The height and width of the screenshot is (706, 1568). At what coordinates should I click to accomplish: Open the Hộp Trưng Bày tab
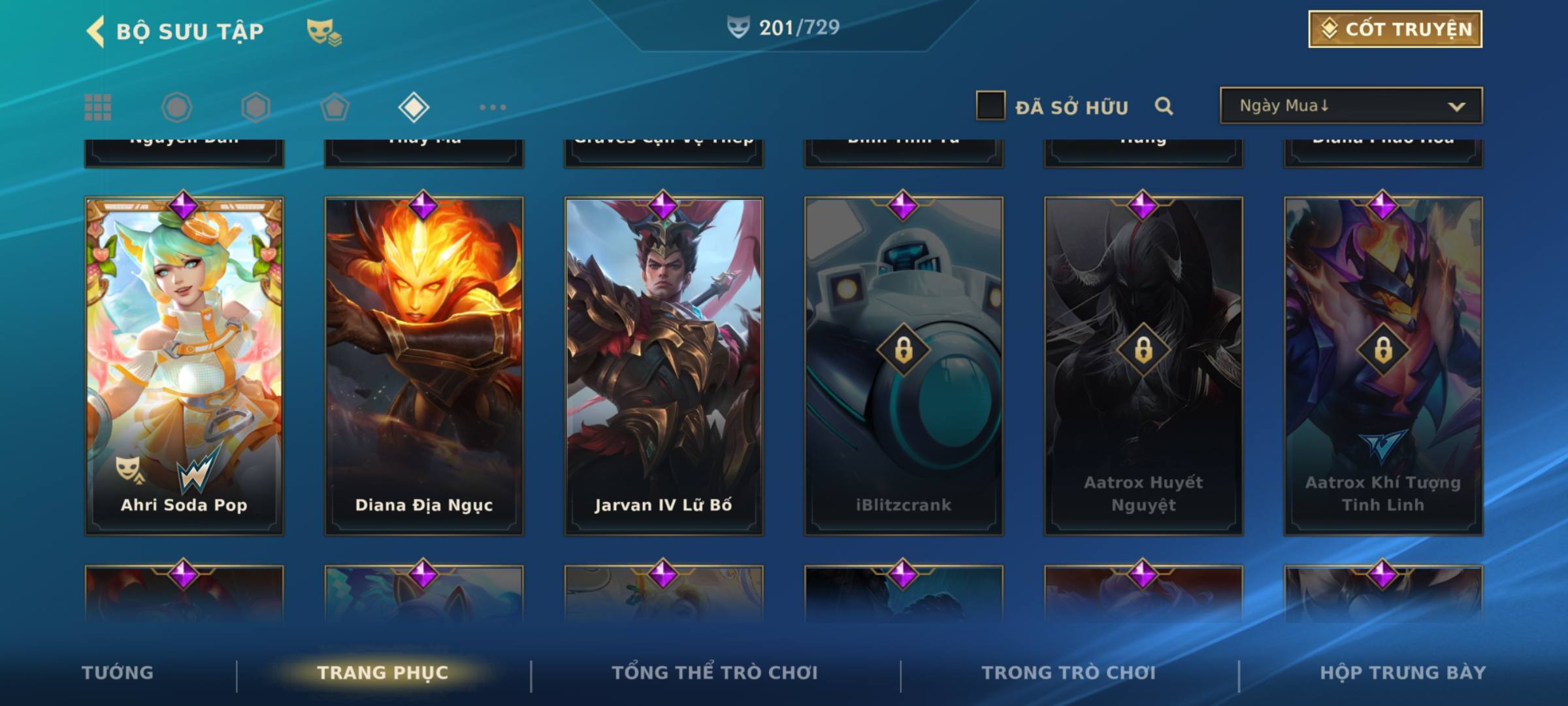coord(1403,673)
